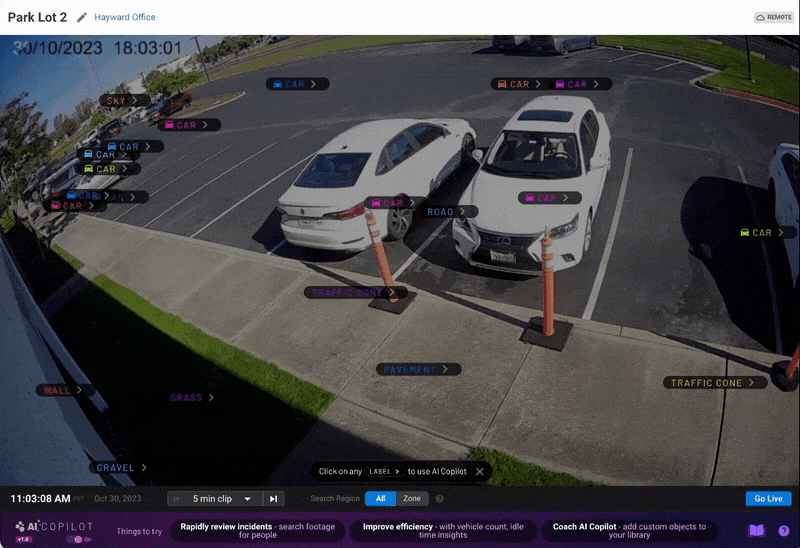Select the Zone search region

coord(412,499)
